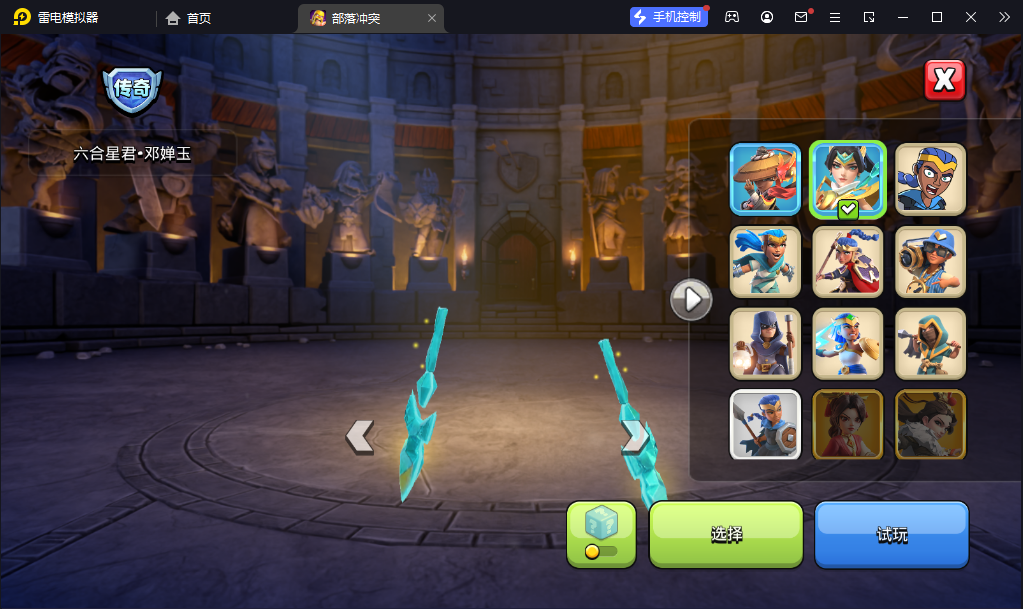1023x609 pixels.
Task: Select the boombox and blue cap skin
Action: pos(930,262)
